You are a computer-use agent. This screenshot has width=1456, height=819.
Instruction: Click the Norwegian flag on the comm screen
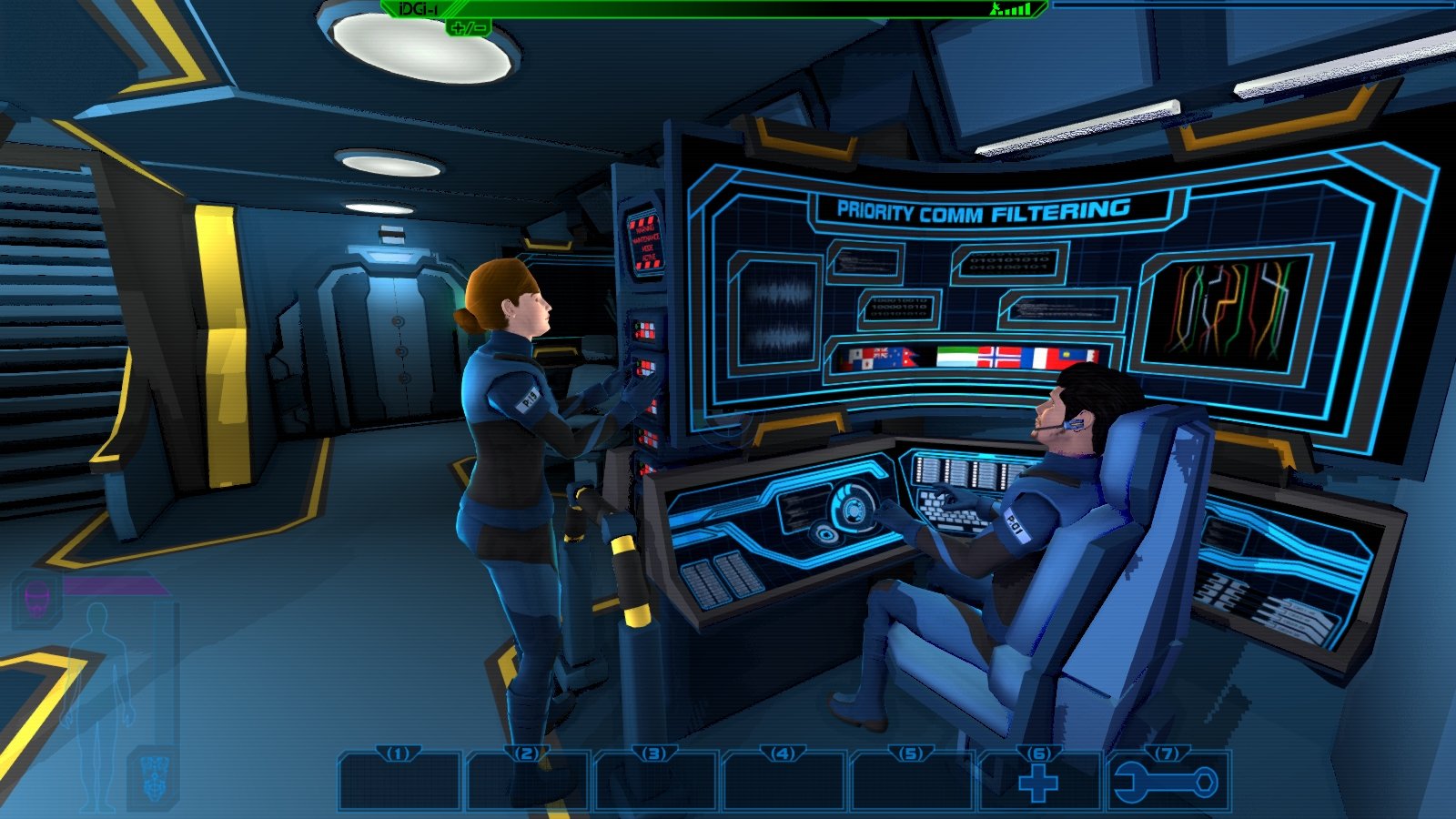(x=1001, y=356)
